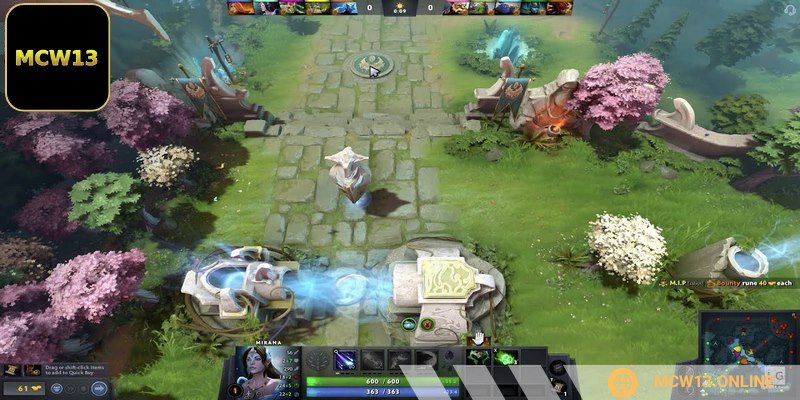The height and width of the screenshot is (400, 800).
Task: Open the talent tree icon
Action: click(x=319, y=360)
